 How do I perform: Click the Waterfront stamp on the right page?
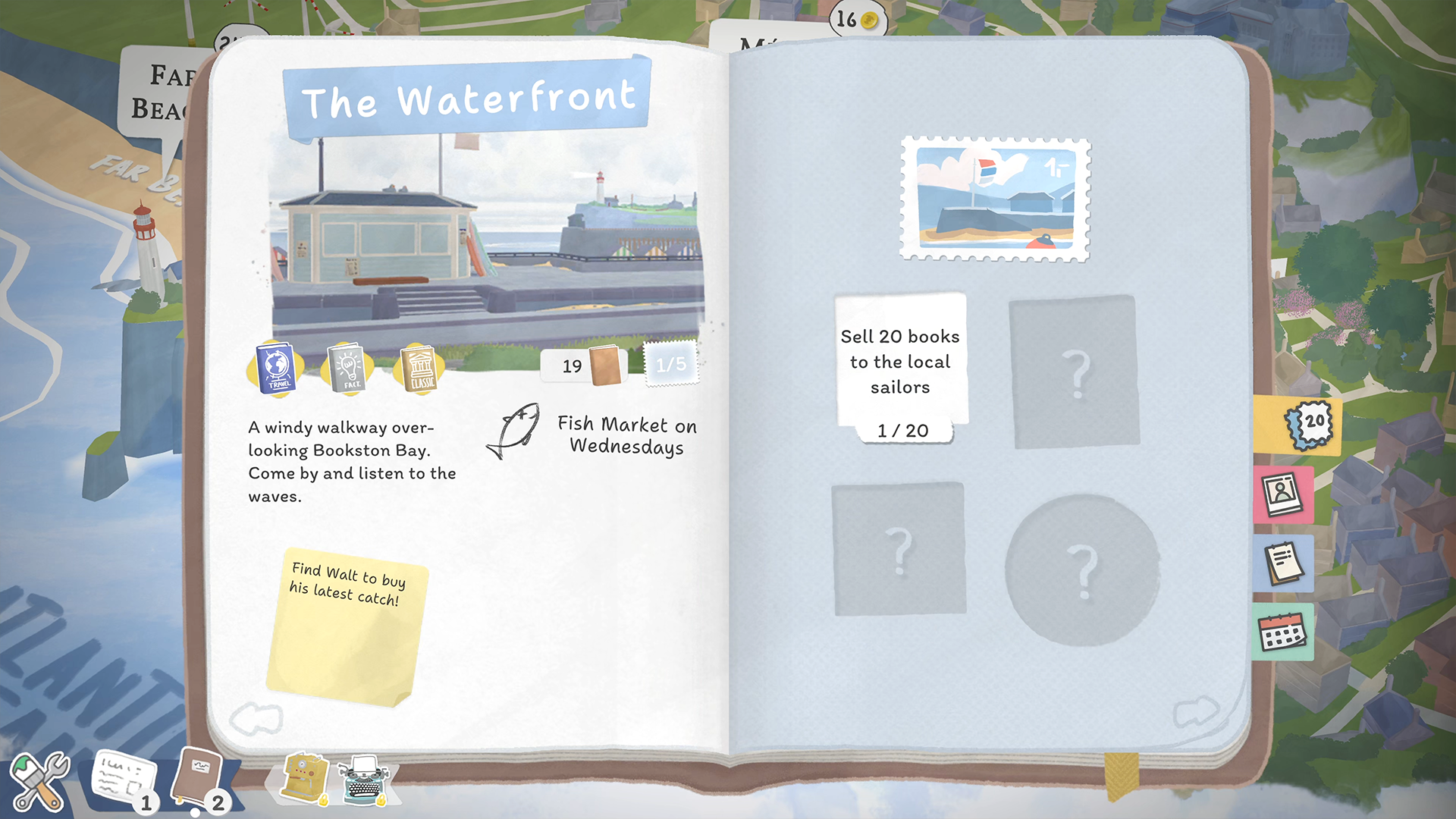(996, 199)
